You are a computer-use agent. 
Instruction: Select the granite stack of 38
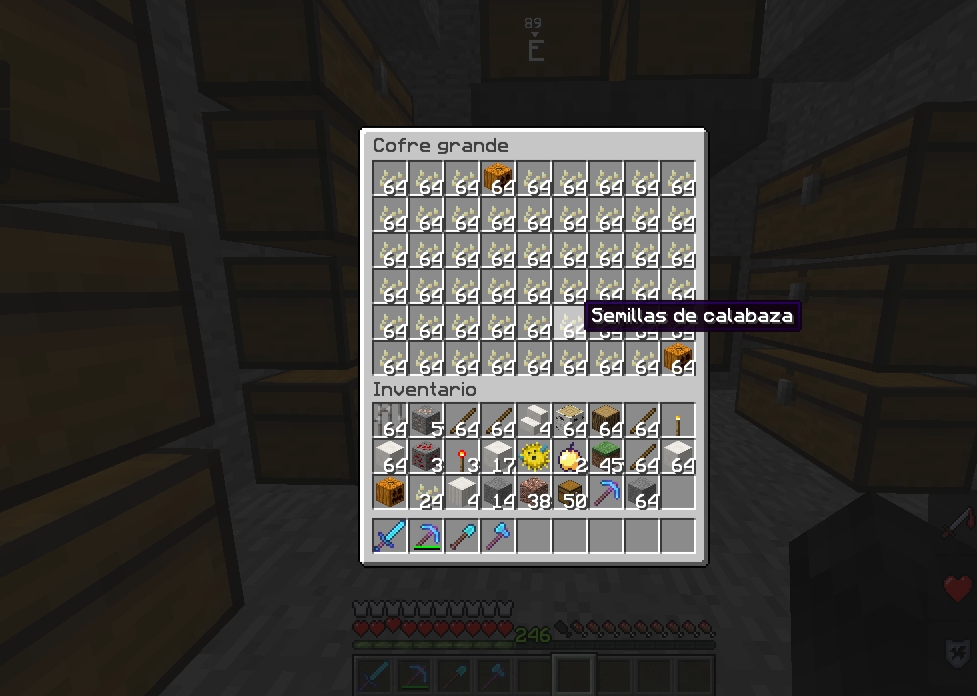tap(534, 493)
